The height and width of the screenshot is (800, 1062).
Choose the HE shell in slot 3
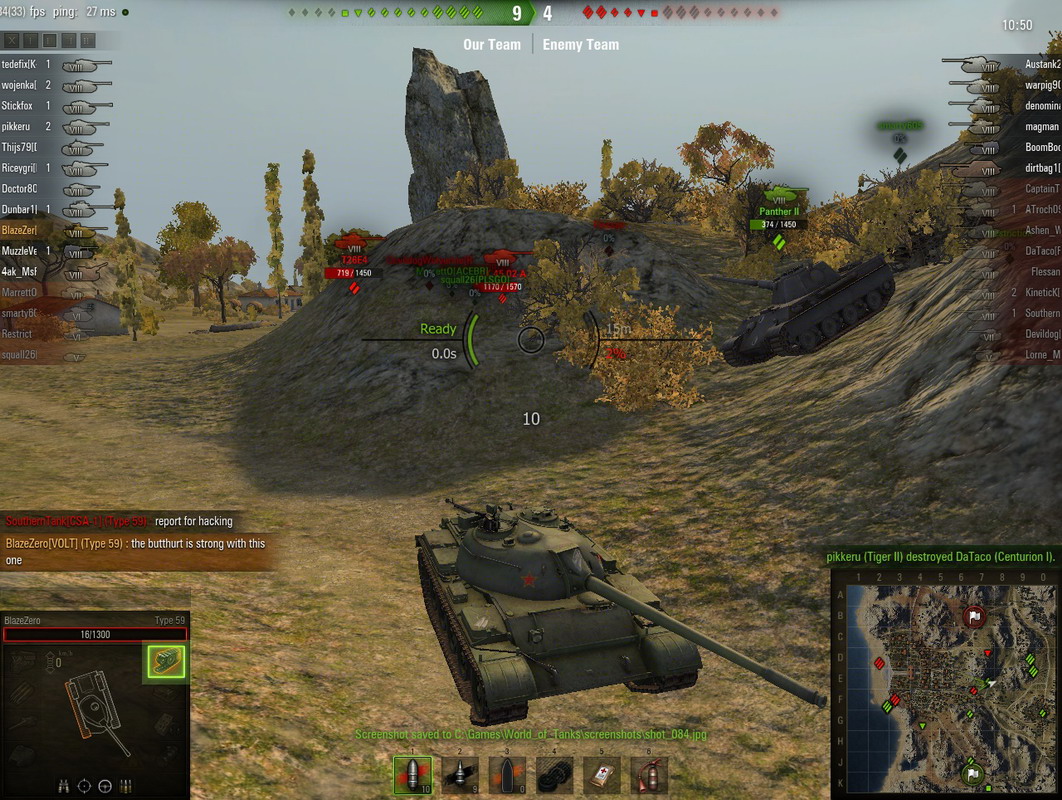507,774
